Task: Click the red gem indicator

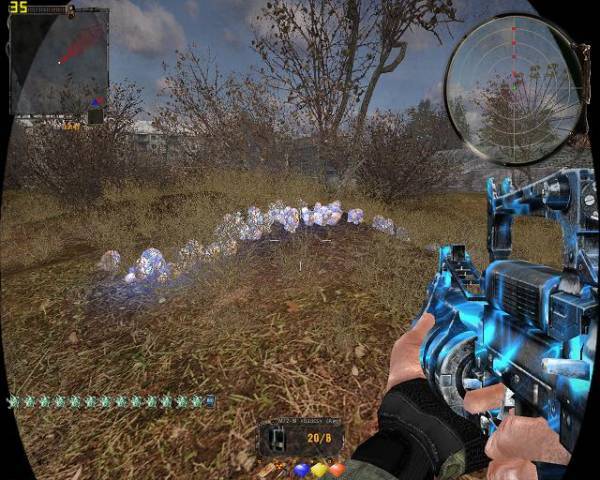Action: tap(336, 469)
